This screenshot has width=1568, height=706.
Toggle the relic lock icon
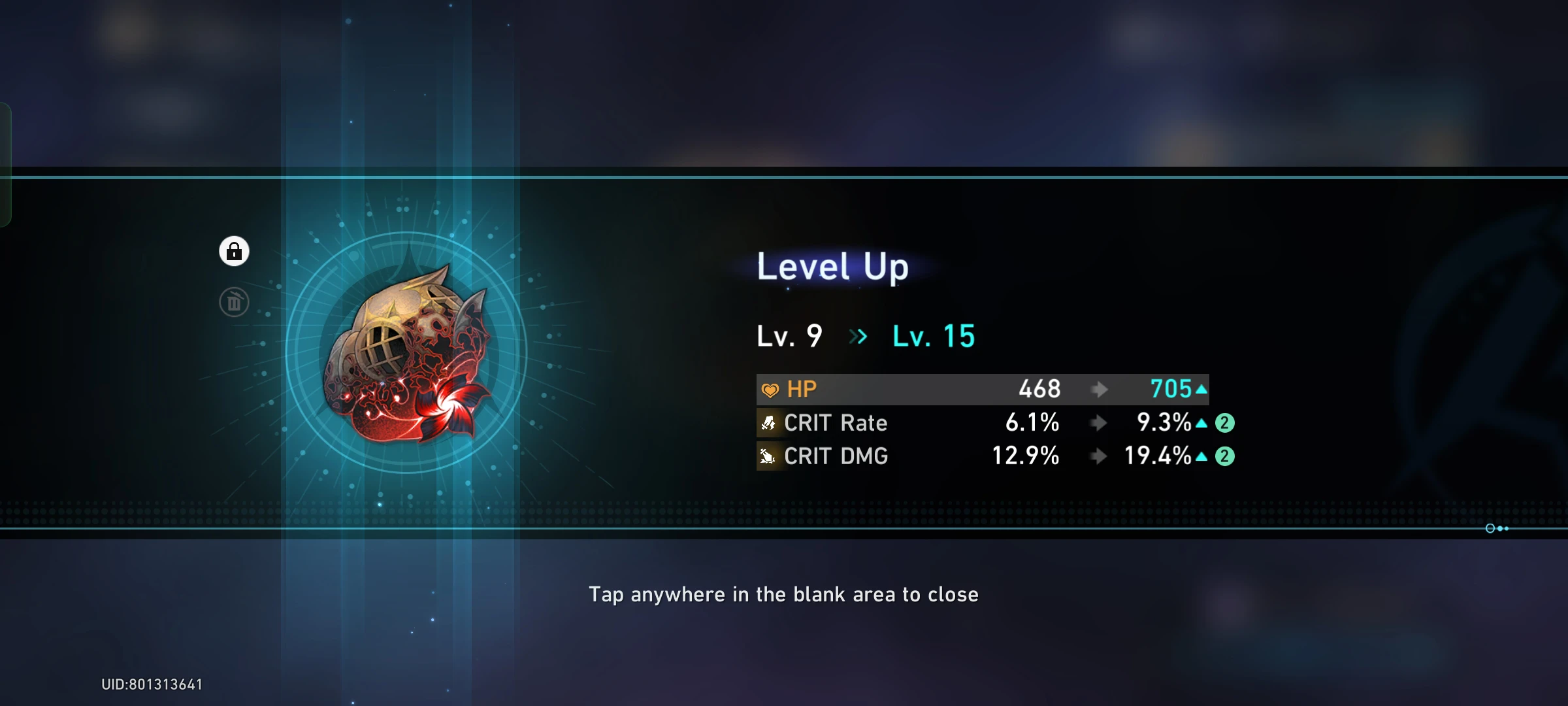235,251
